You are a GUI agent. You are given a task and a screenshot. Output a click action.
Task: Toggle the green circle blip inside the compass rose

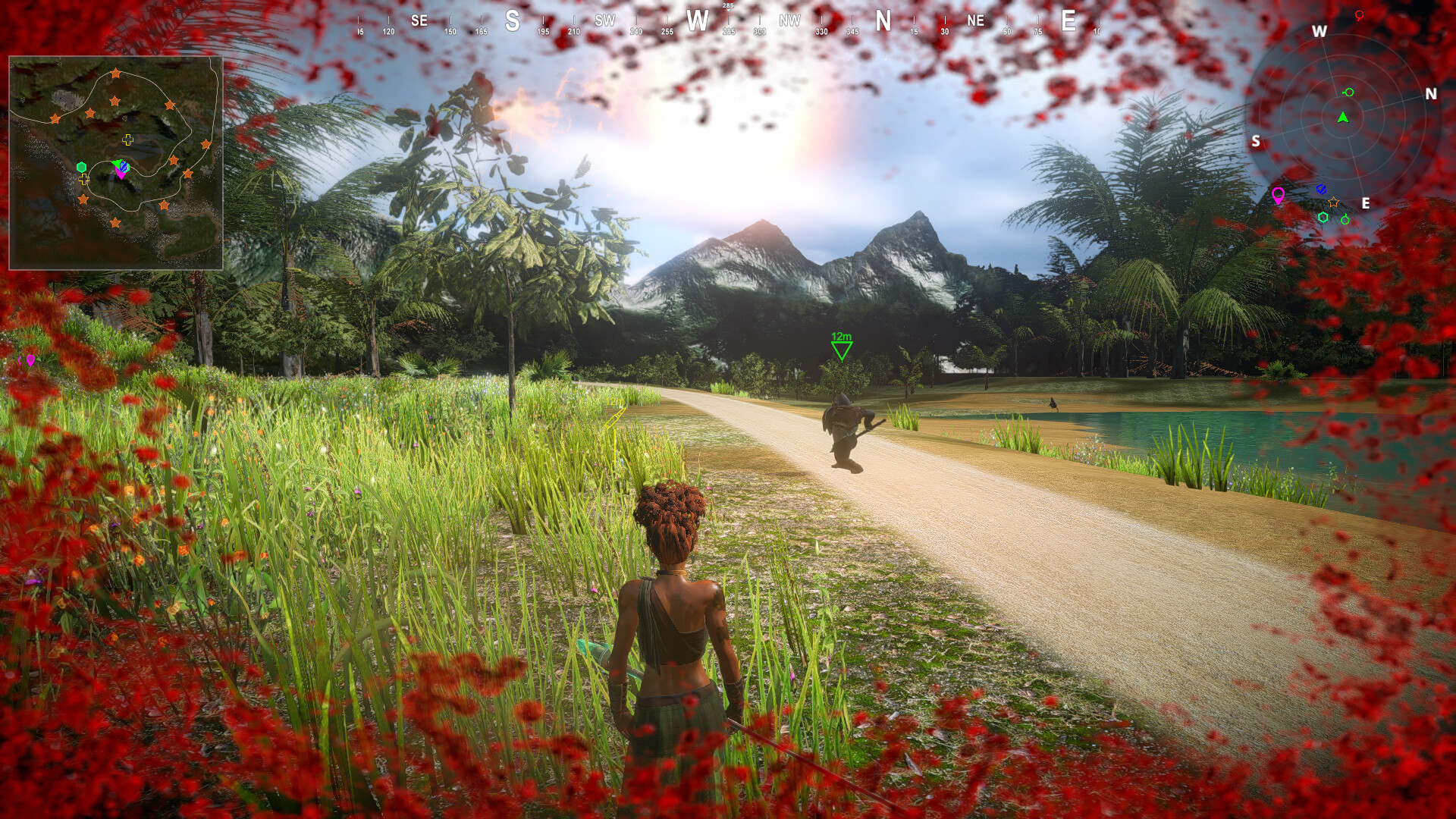[1348, 92]
